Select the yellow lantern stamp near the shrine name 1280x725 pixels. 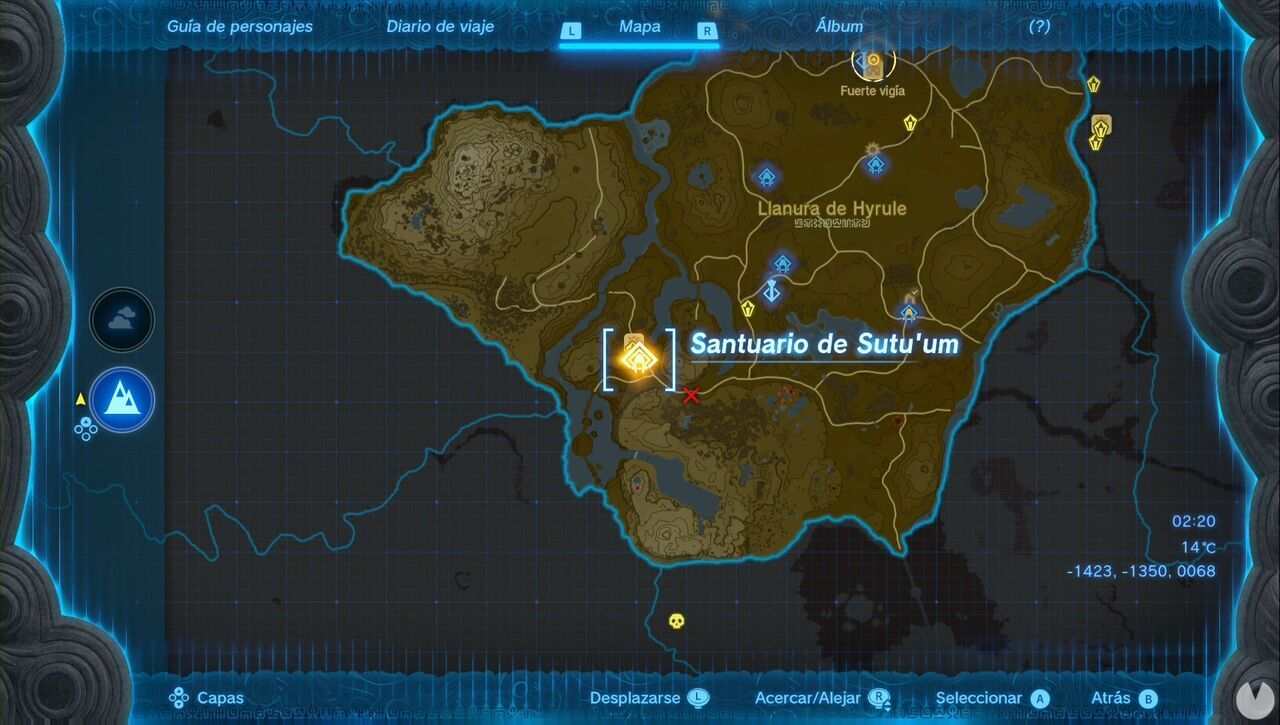tap(748, 310)
